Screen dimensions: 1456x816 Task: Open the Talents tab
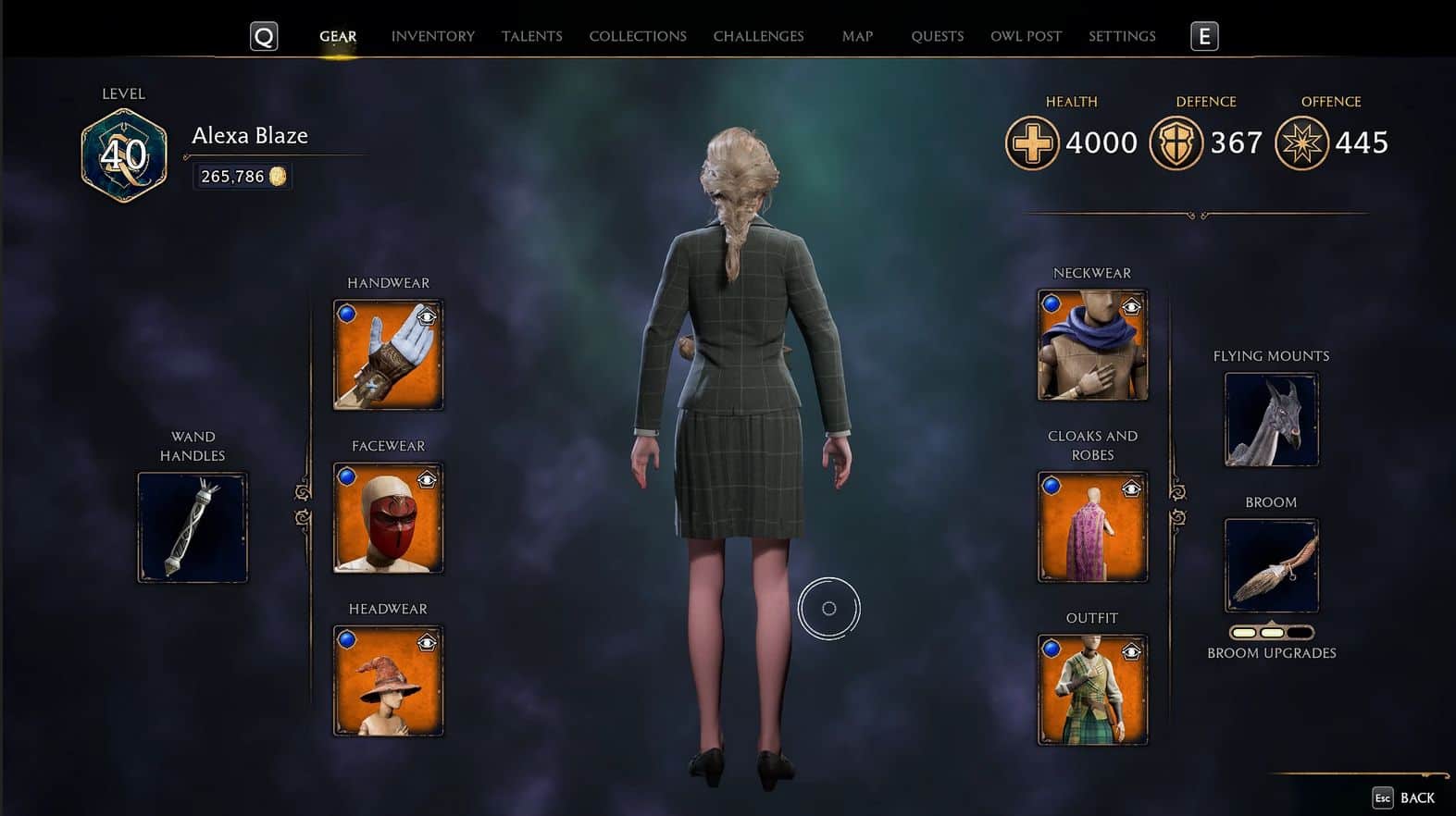(x=531, y=36)
